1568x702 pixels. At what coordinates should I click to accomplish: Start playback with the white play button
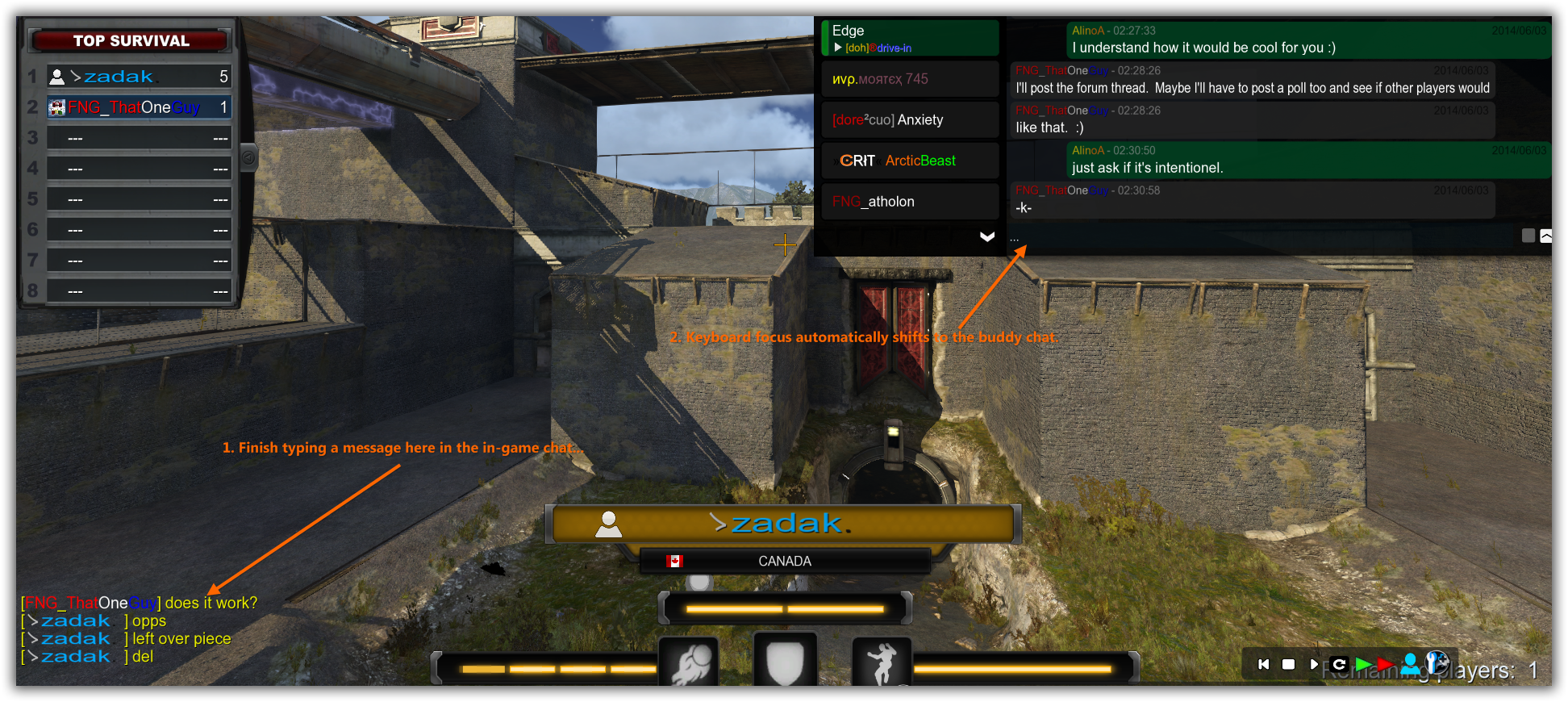click(x=1314, y=664)
